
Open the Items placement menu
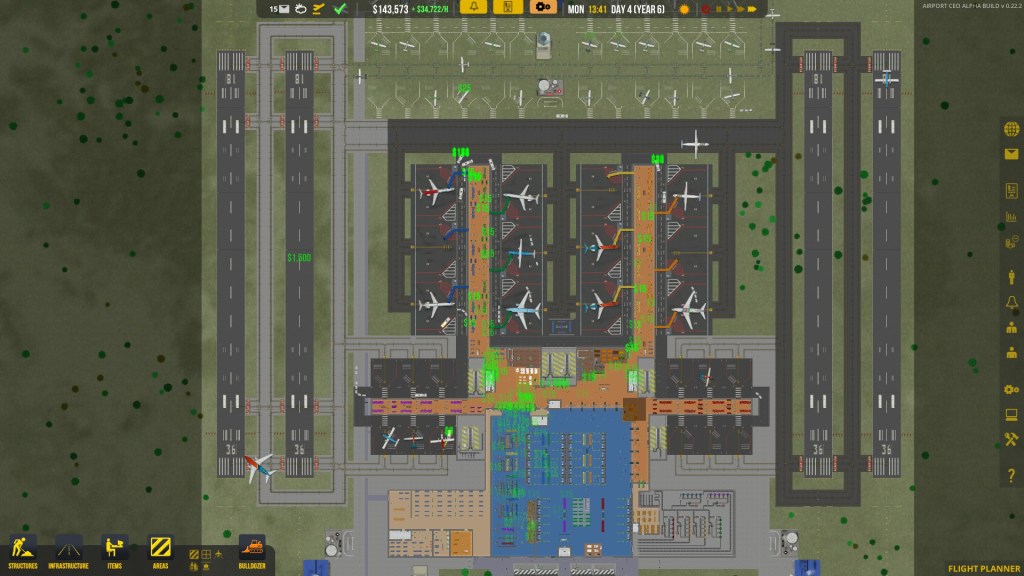pos(115,551)
